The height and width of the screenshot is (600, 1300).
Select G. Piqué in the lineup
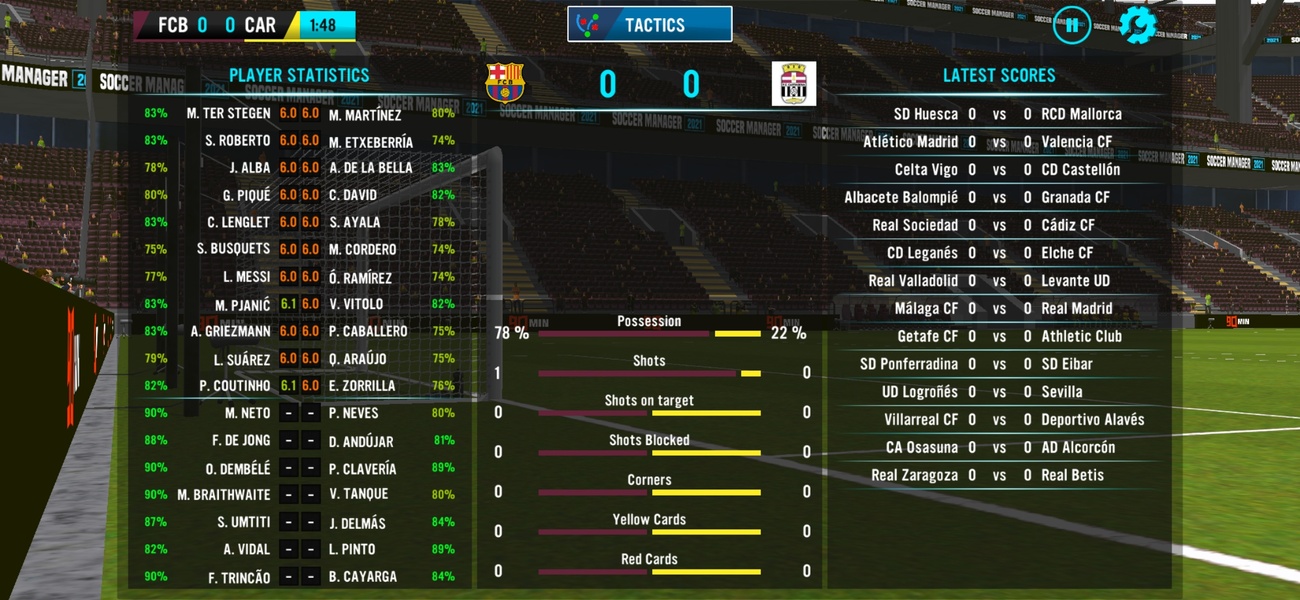tap(246, 196)
